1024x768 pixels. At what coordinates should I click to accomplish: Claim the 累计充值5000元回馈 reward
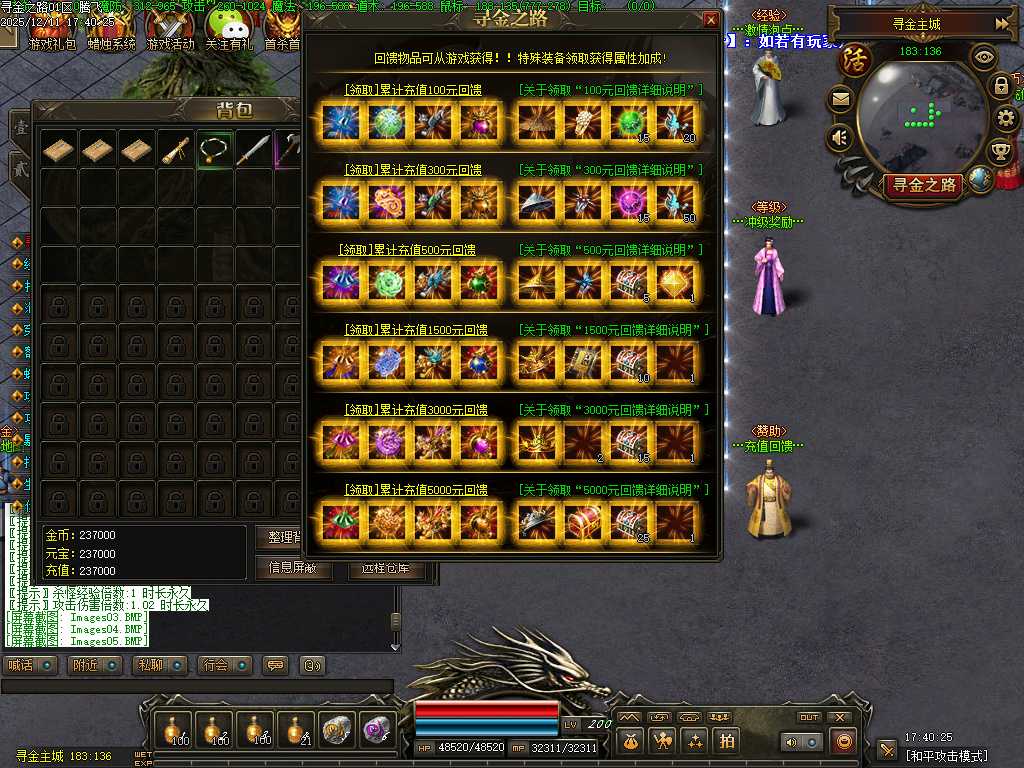point(414,490)
